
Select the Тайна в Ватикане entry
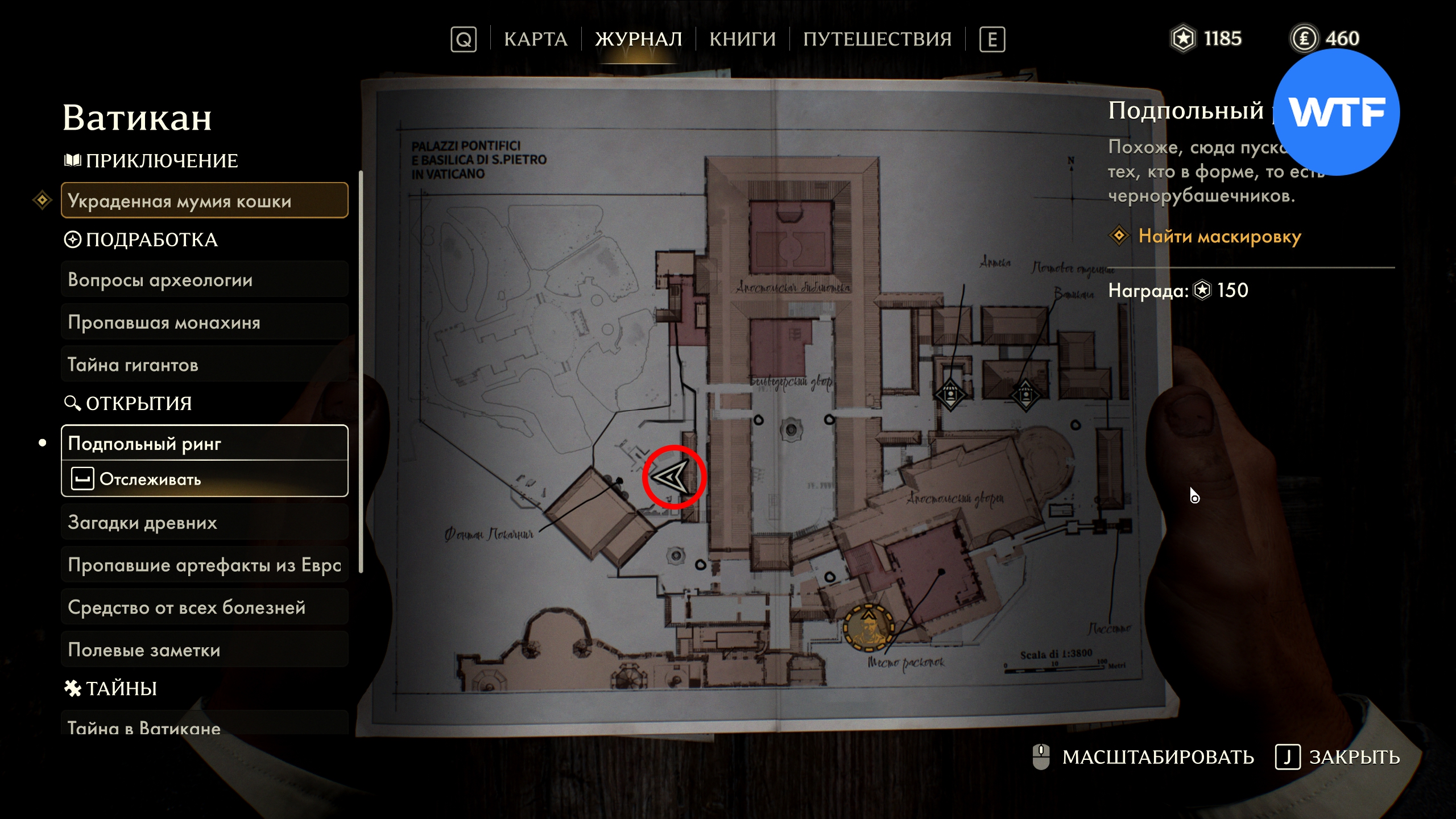[x=204, y=726]
